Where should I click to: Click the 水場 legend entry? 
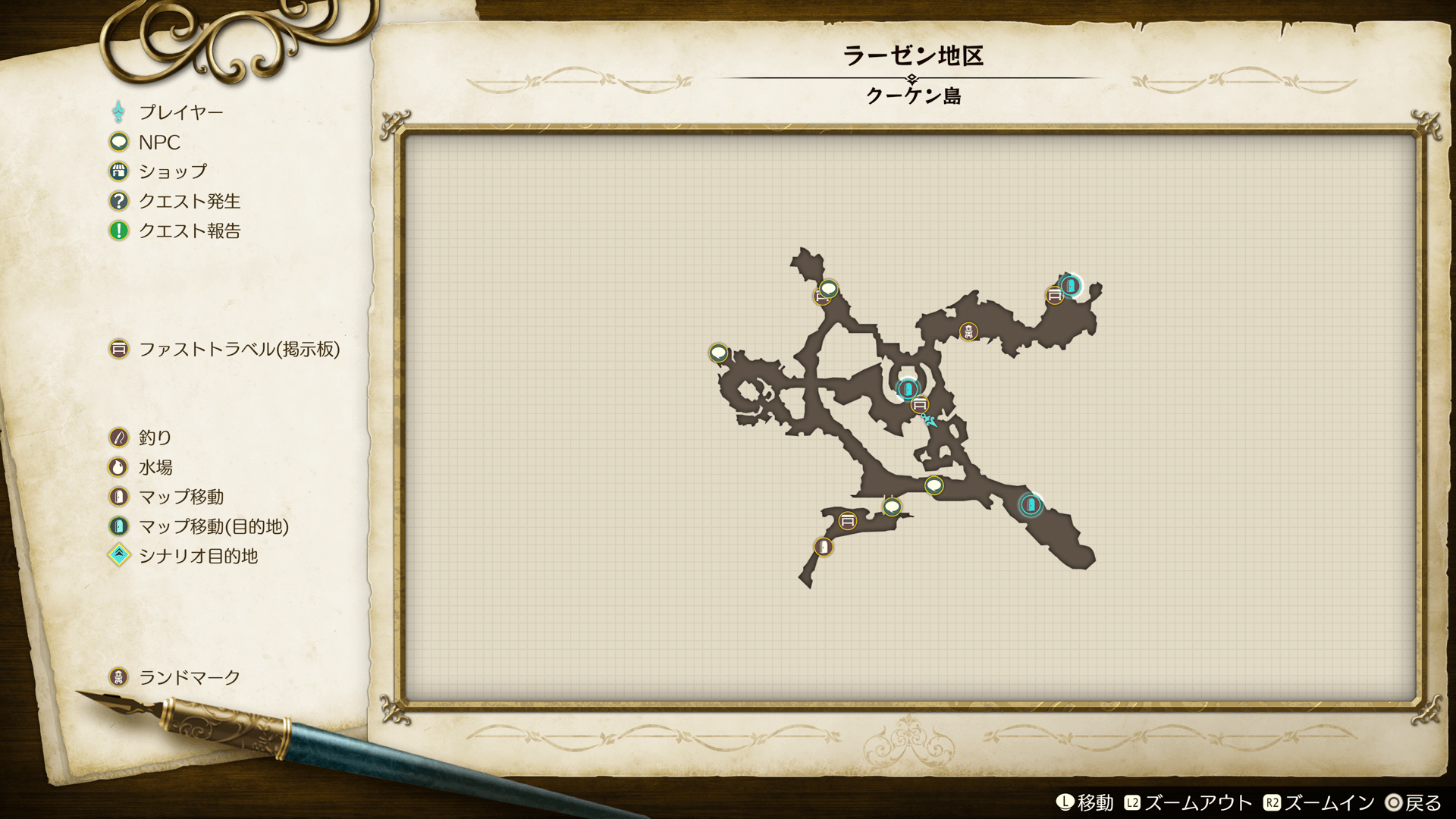155,467
